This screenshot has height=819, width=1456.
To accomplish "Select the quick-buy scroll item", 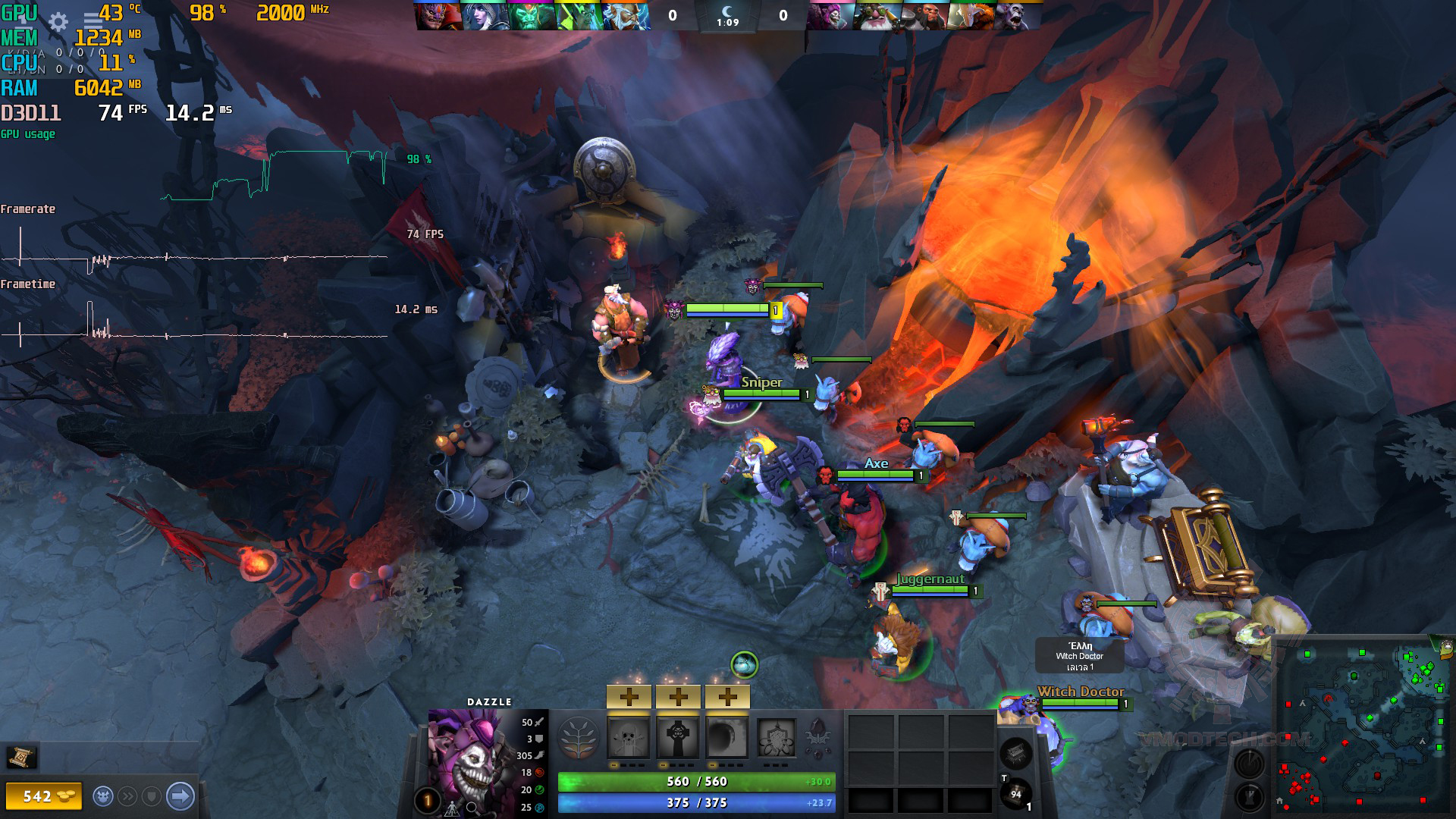I will (21, 756).
